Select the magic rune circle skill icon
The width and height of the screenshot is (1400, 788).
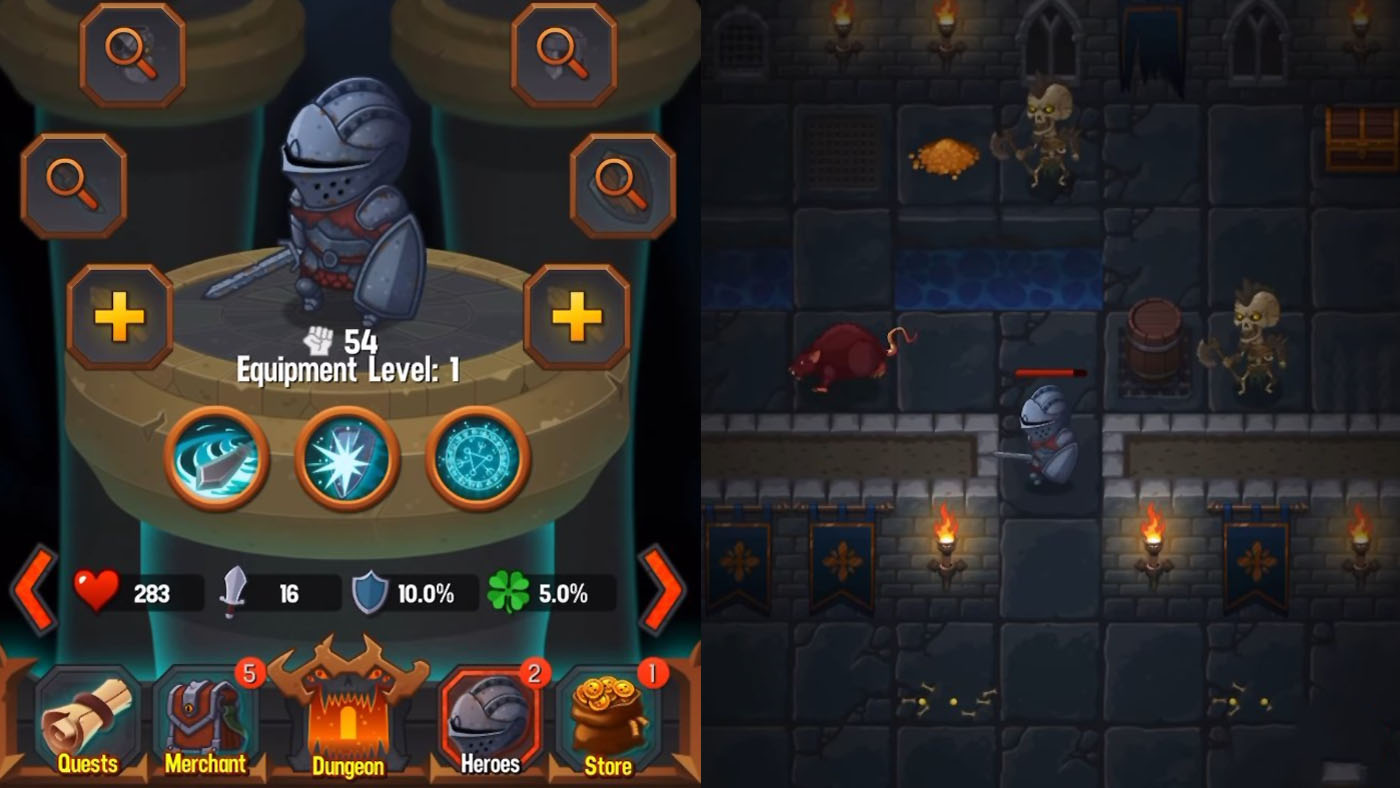point(477,458)
